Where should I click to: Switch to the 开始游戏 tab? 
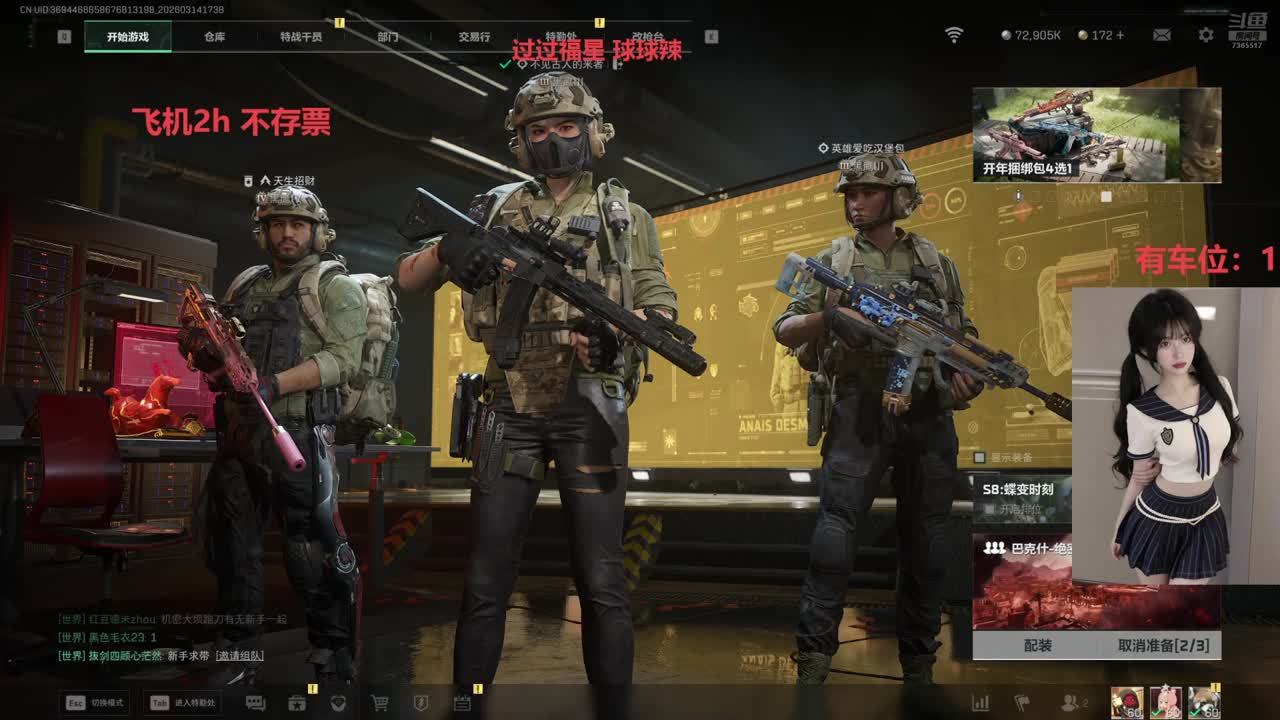click(128, 37)
